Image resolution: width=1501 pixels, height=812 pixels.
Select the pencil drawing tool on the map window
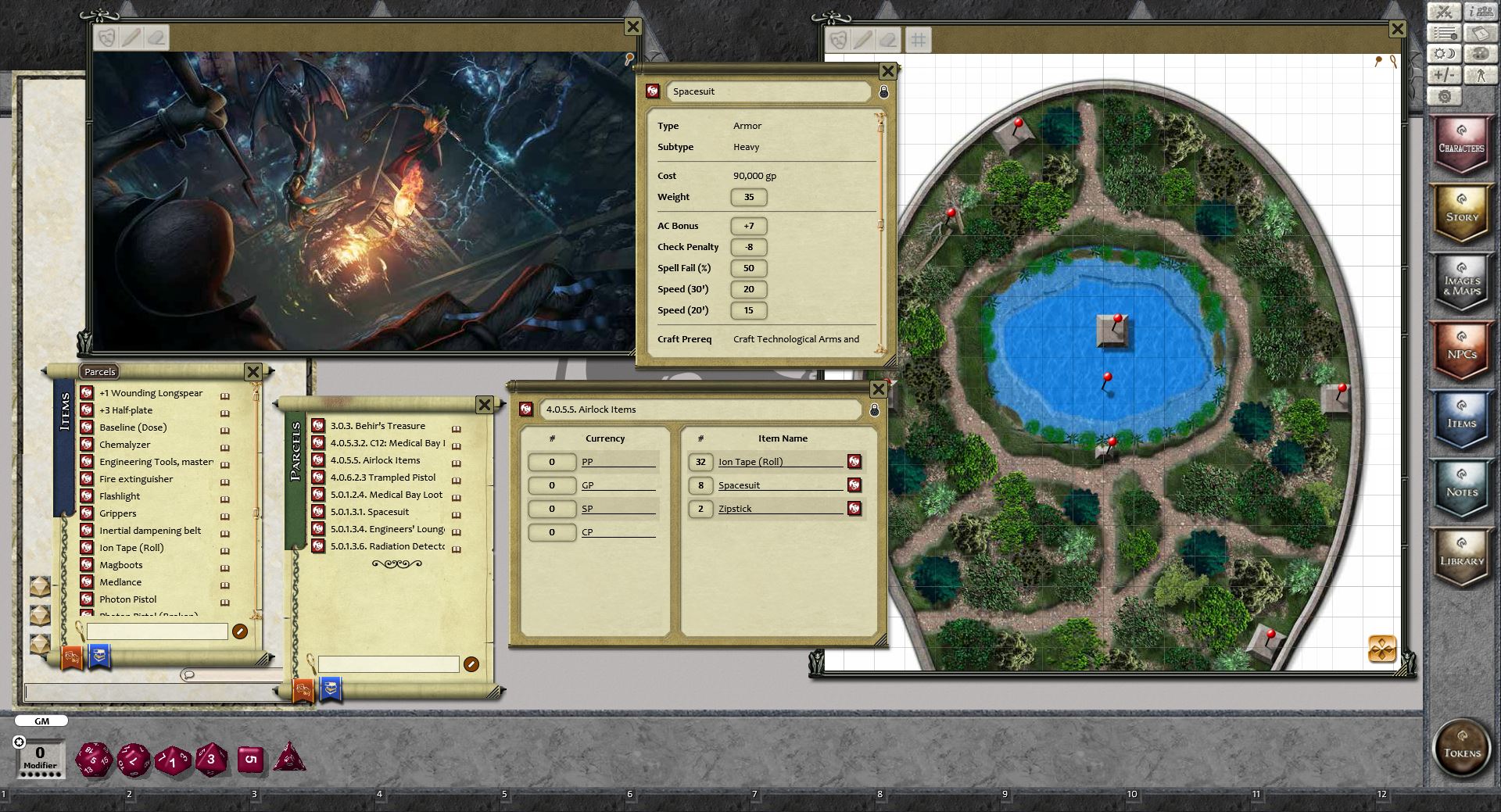864,41
